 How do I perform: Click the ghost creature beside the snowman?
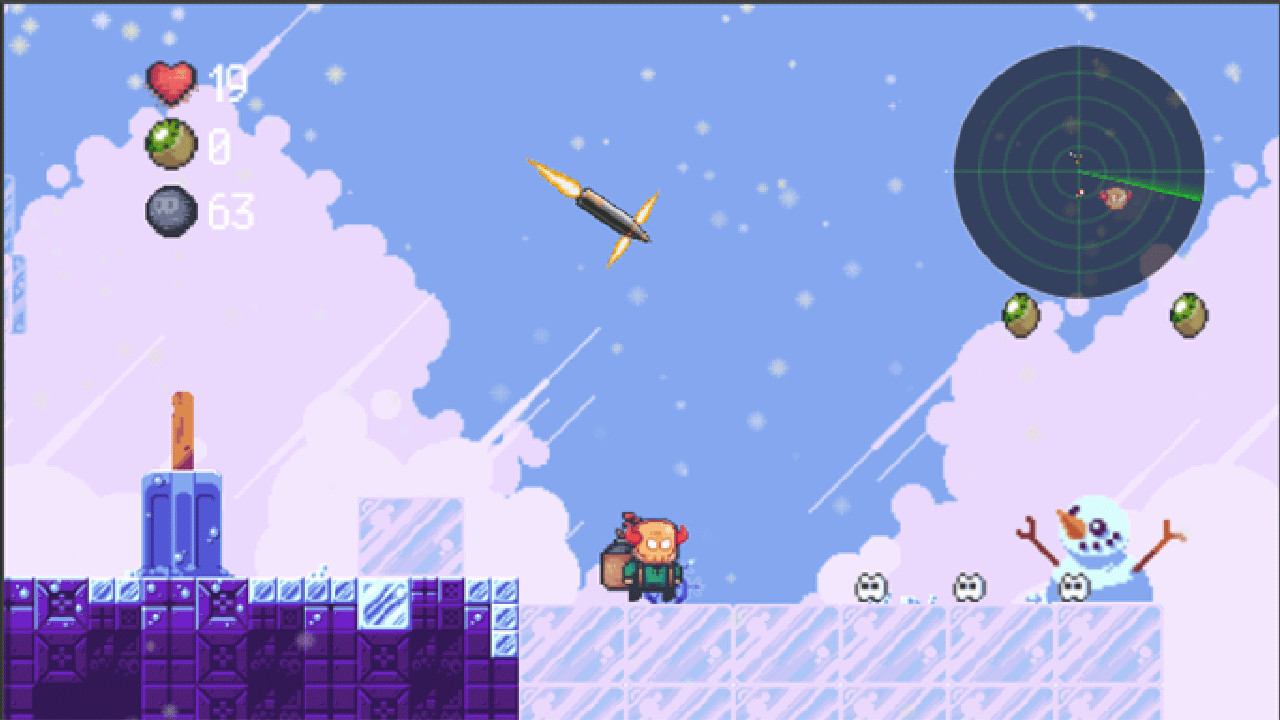click(x=1076, y=586)
